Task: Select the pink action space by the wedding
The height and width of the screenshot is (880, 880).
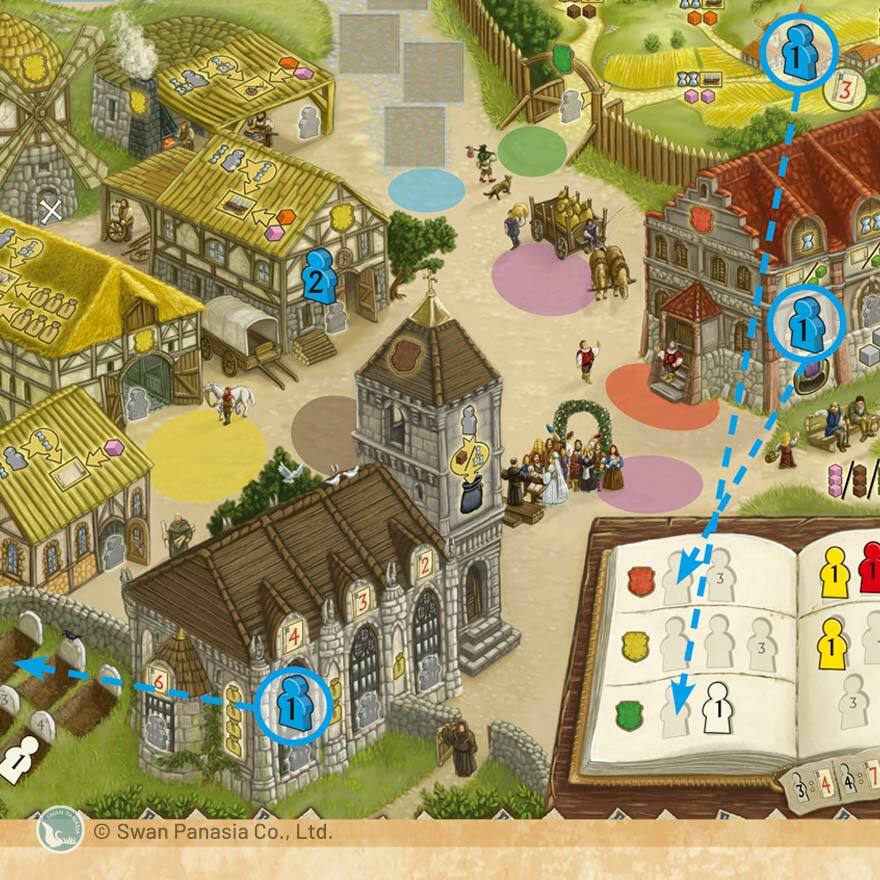Action: pos(650,484)
